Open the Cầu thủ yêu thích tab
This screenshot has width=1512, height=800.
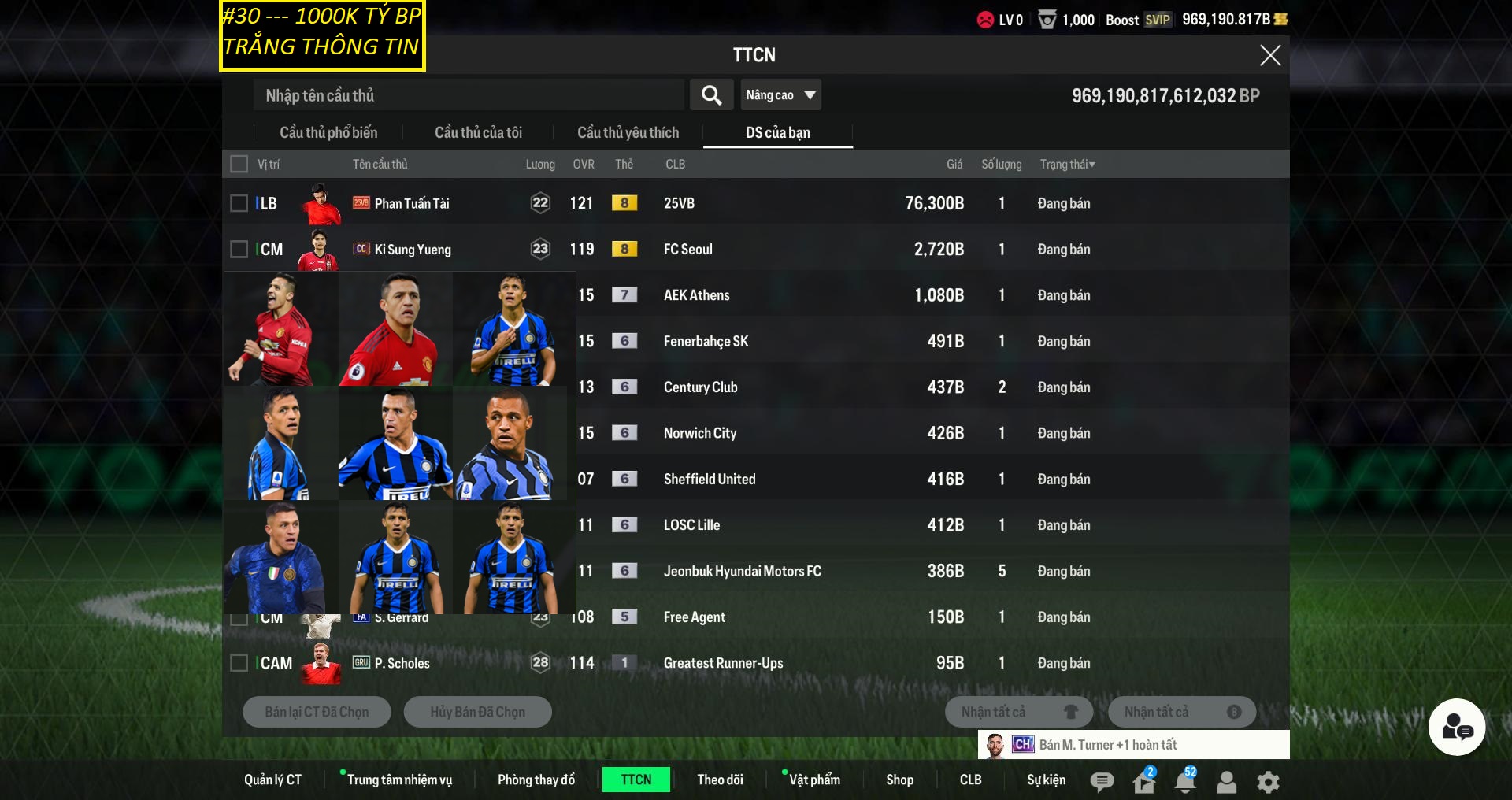[628, 133]
